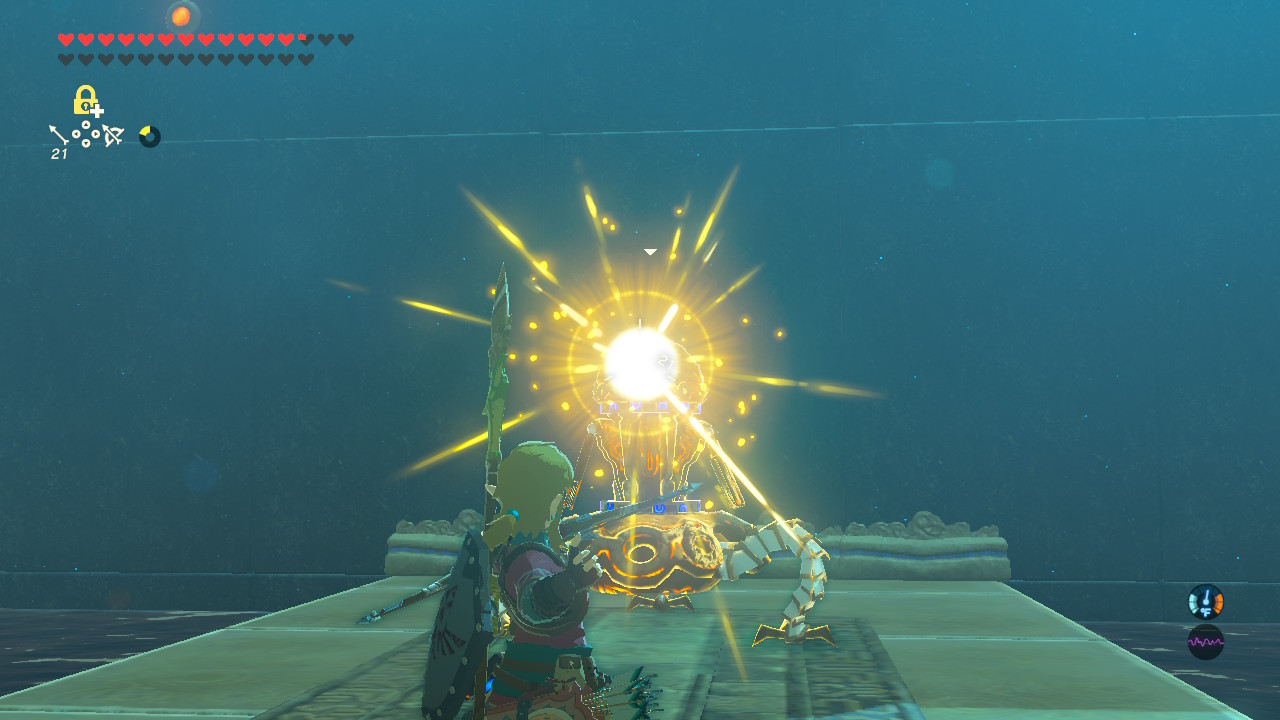Click the first dark heart in the second row
Image resolution: width=1280 pixels, height=720 pixels.
[66, 58]
